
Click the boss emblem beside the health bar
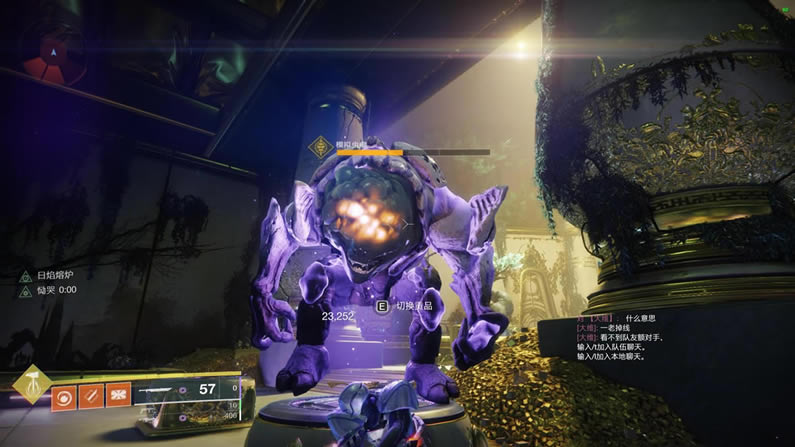pos(322,148)
